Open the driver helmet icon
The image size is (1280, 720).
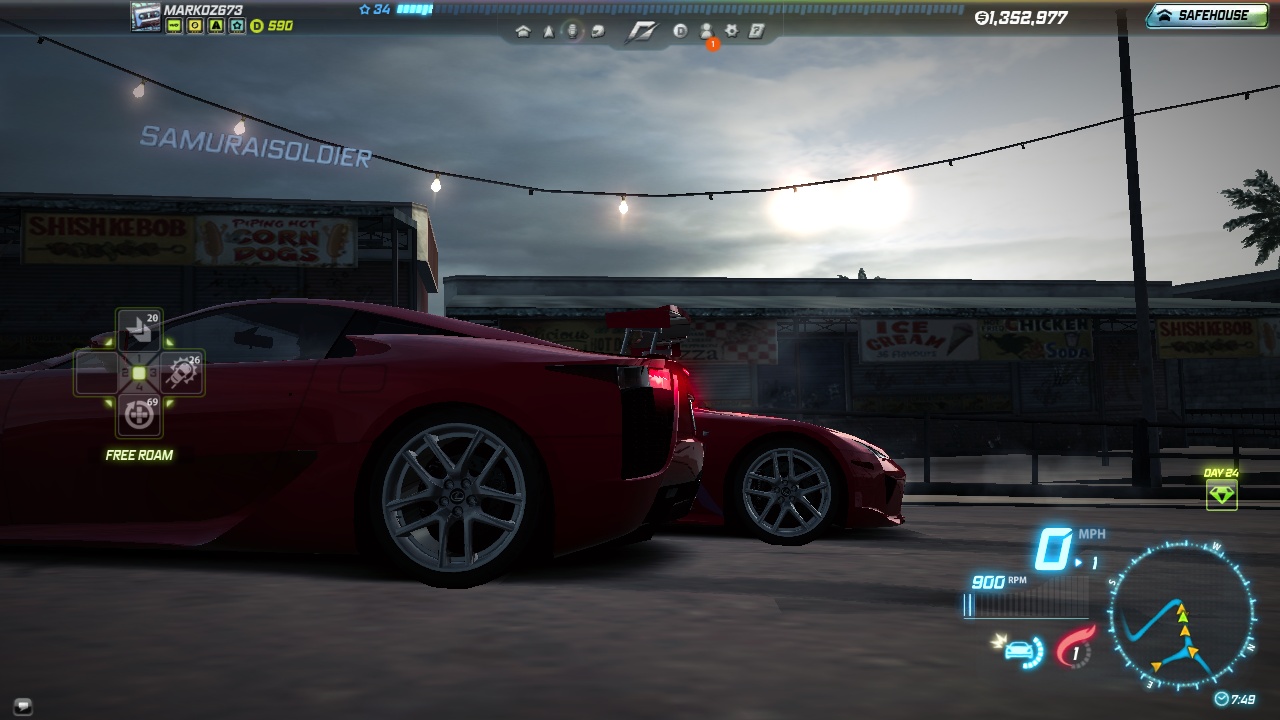point(598,31)
